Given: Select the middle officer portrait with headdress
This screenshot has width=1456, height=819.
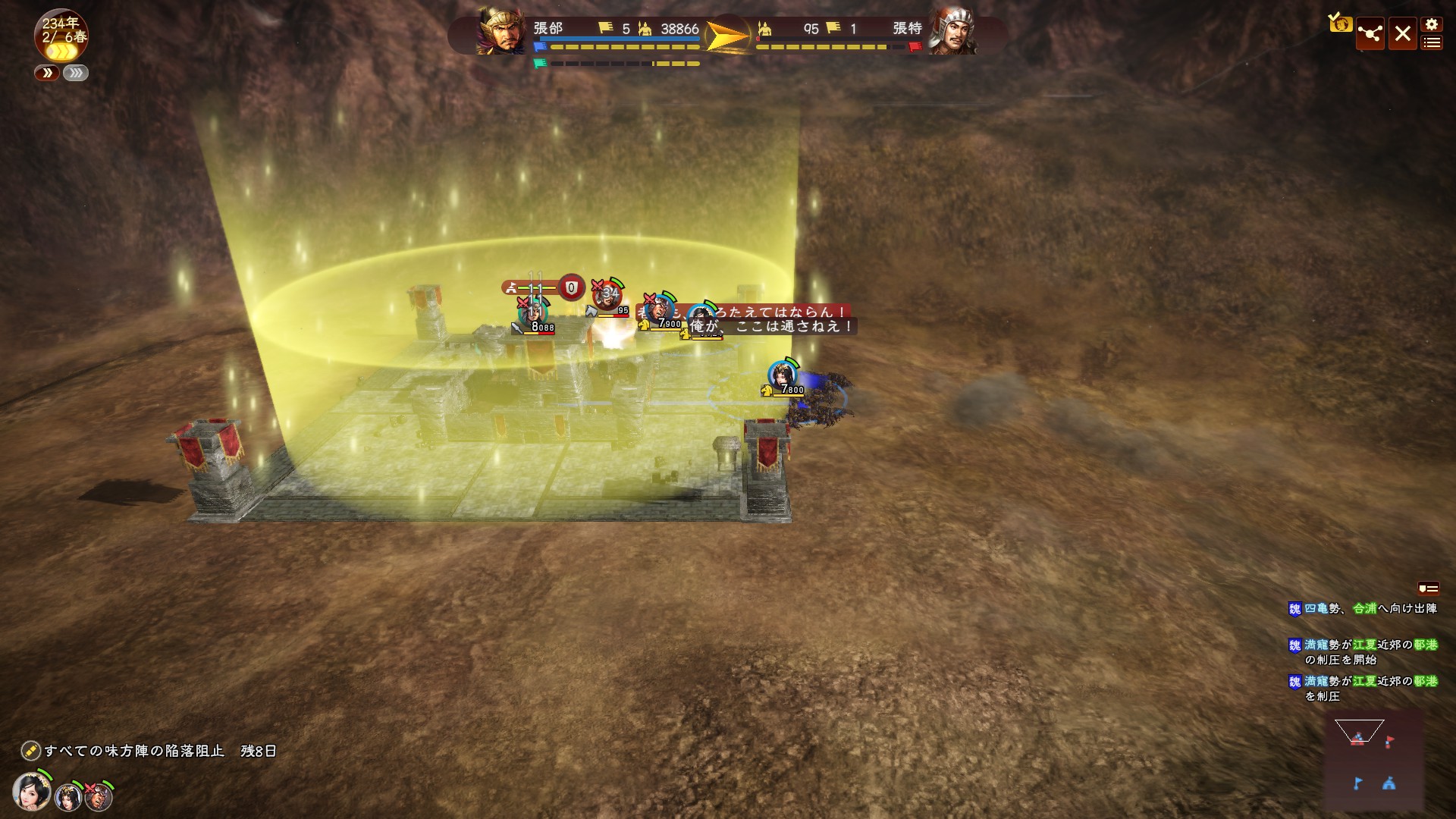Looking at the screenshot, I should 67,796.
